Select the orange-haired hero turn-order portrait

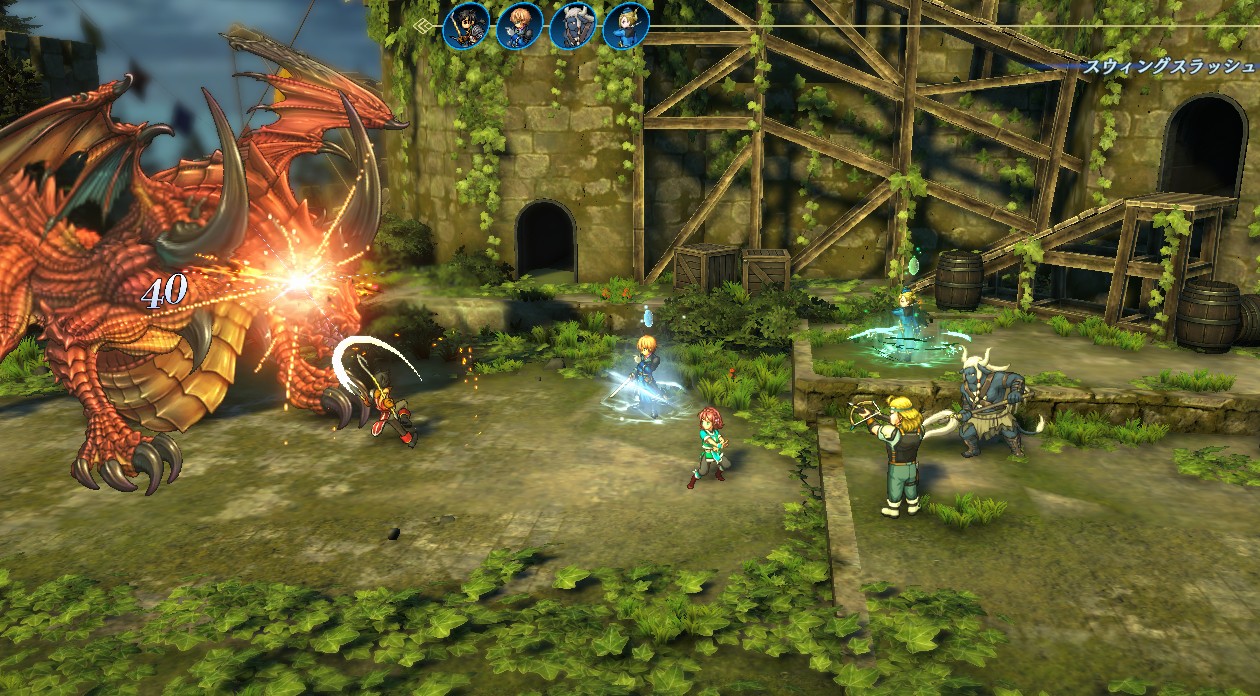coord(519,26)
